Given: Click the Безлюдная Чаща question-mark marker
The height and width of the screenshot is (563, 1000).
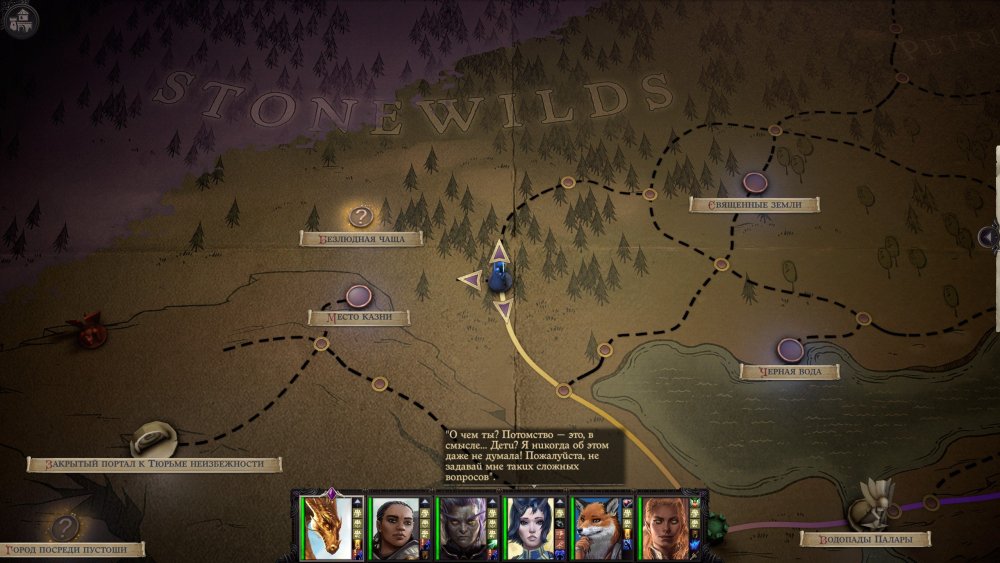Looking at the screenshot, I should (x=361, y=216).
